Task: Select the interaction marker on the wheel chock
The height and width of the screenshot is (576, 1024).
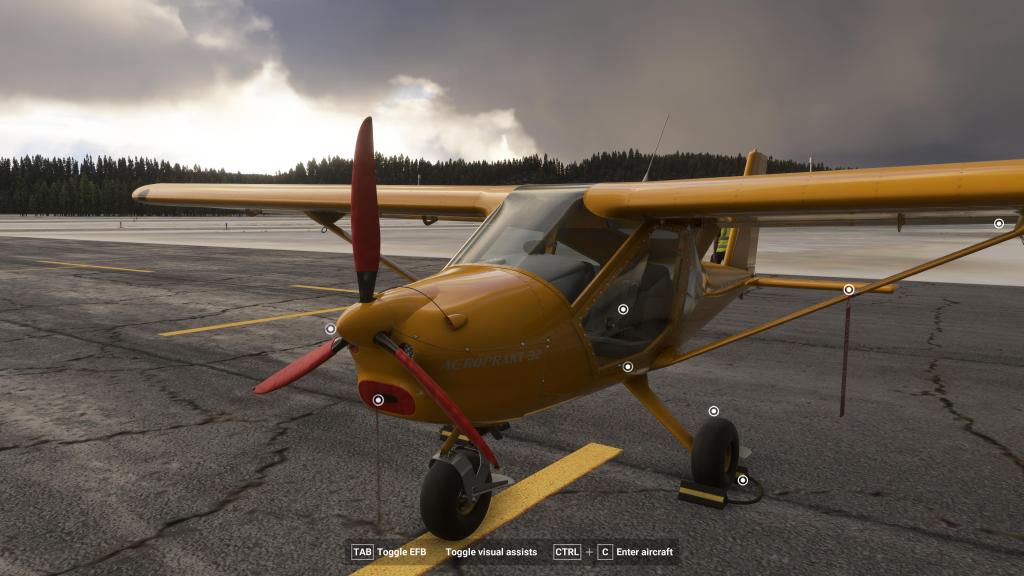Action: [x=742, y=480]
